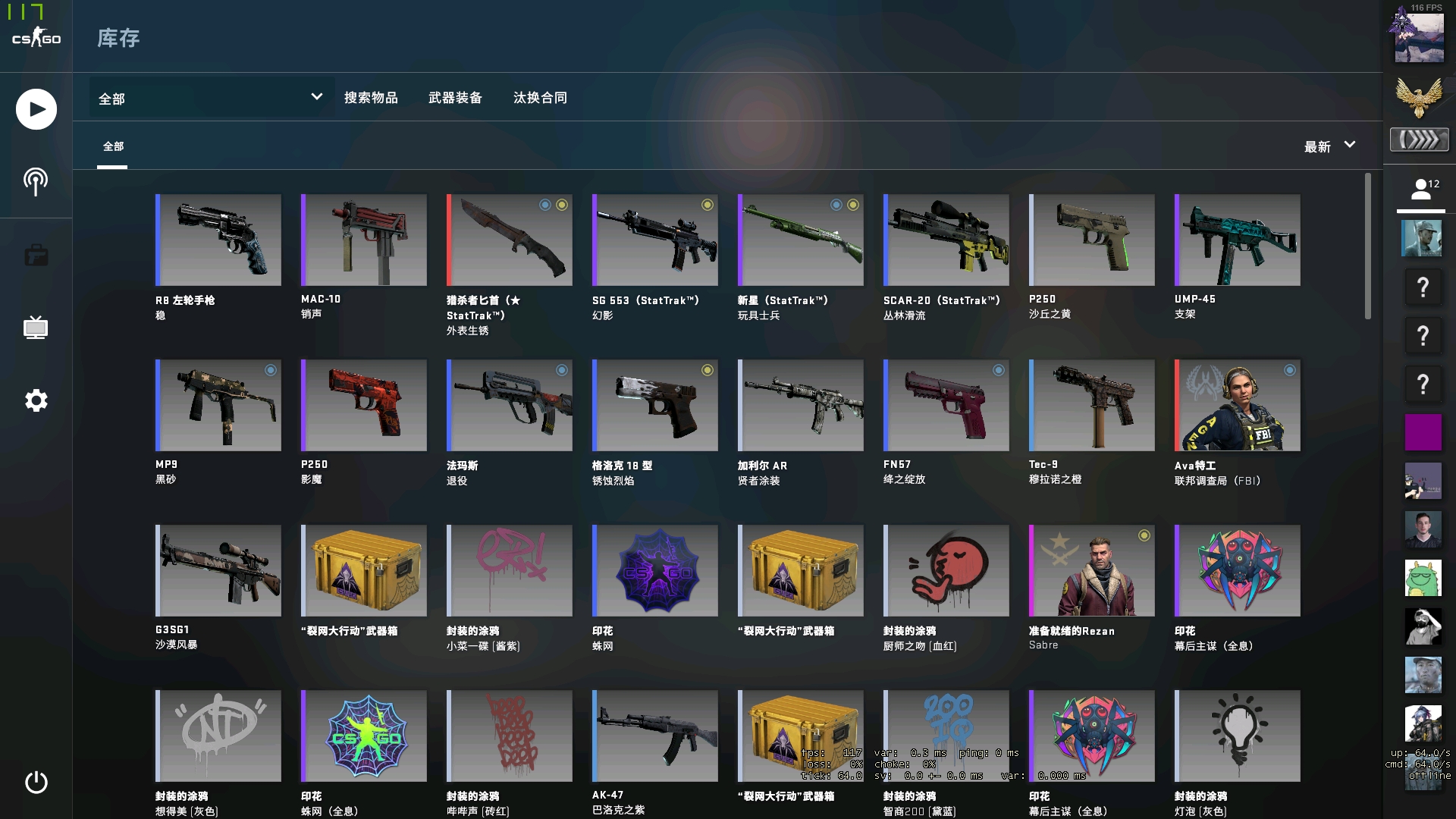Open the 全部 category filter dropdown
The image size is (1456, 819).
pyautogui.click(x=210, y=98)
